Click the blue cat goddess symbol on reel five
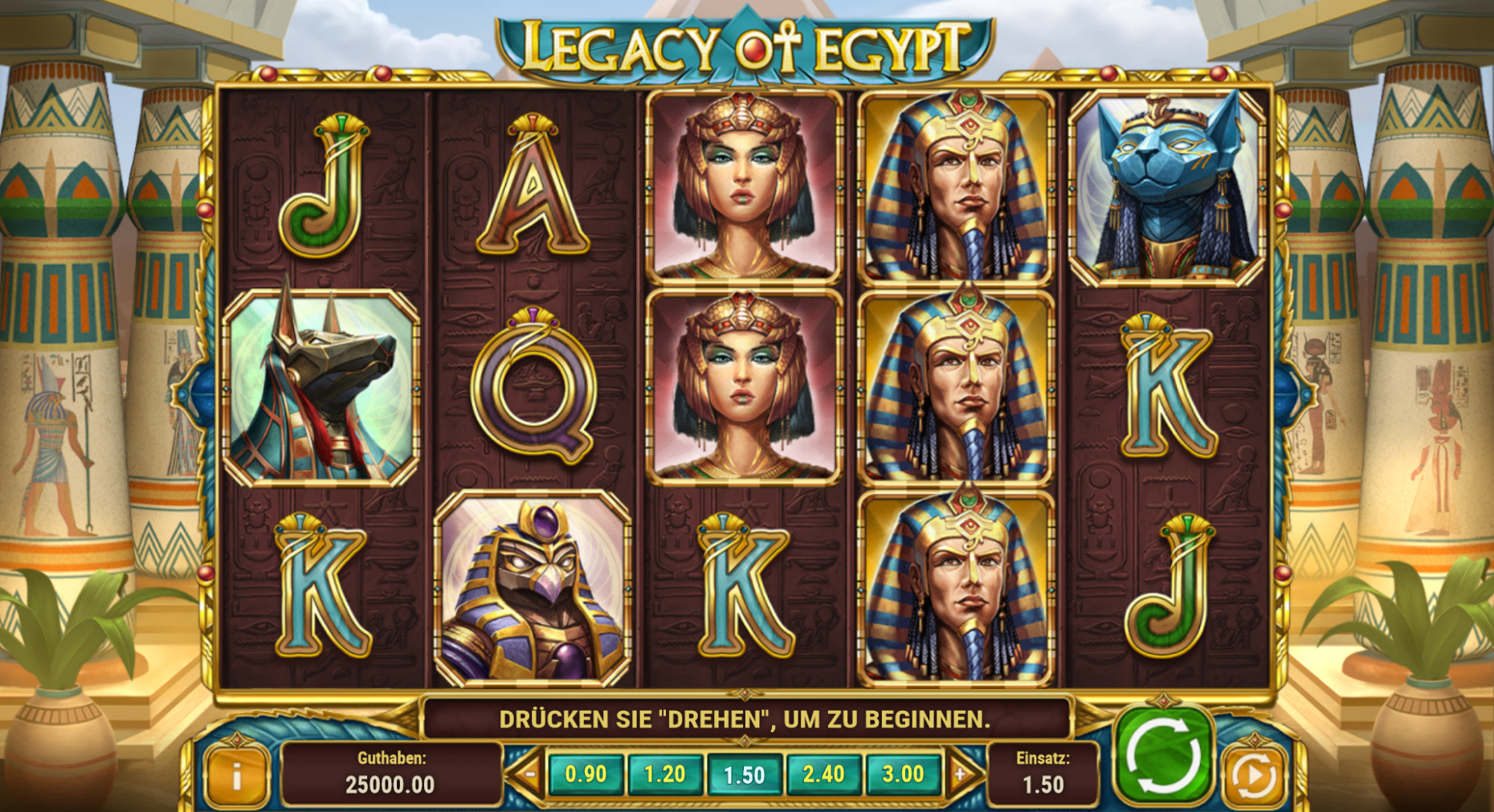Screen dimensions: 1494x812 point(1172,185)
